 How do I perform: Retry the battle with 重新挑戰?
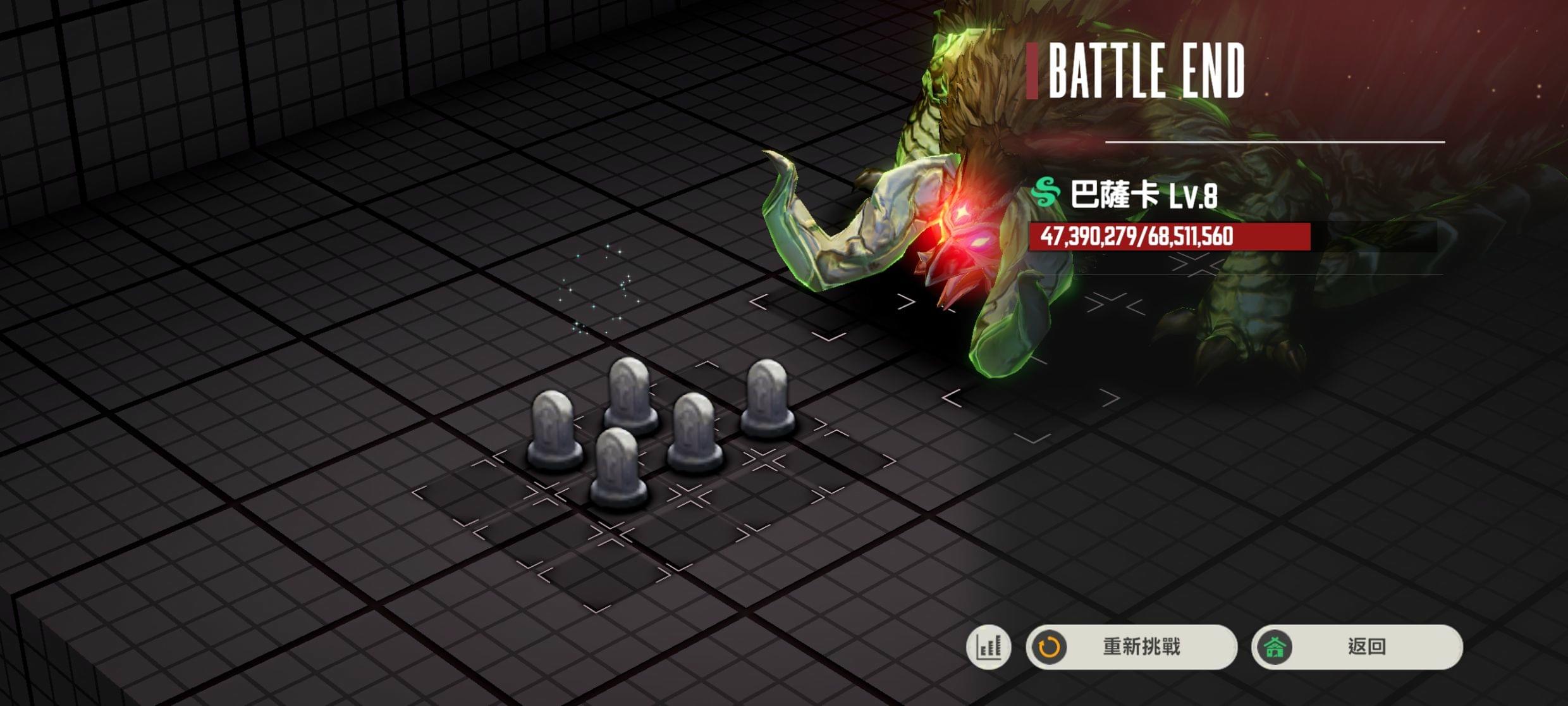click(x=1131, y=647)
